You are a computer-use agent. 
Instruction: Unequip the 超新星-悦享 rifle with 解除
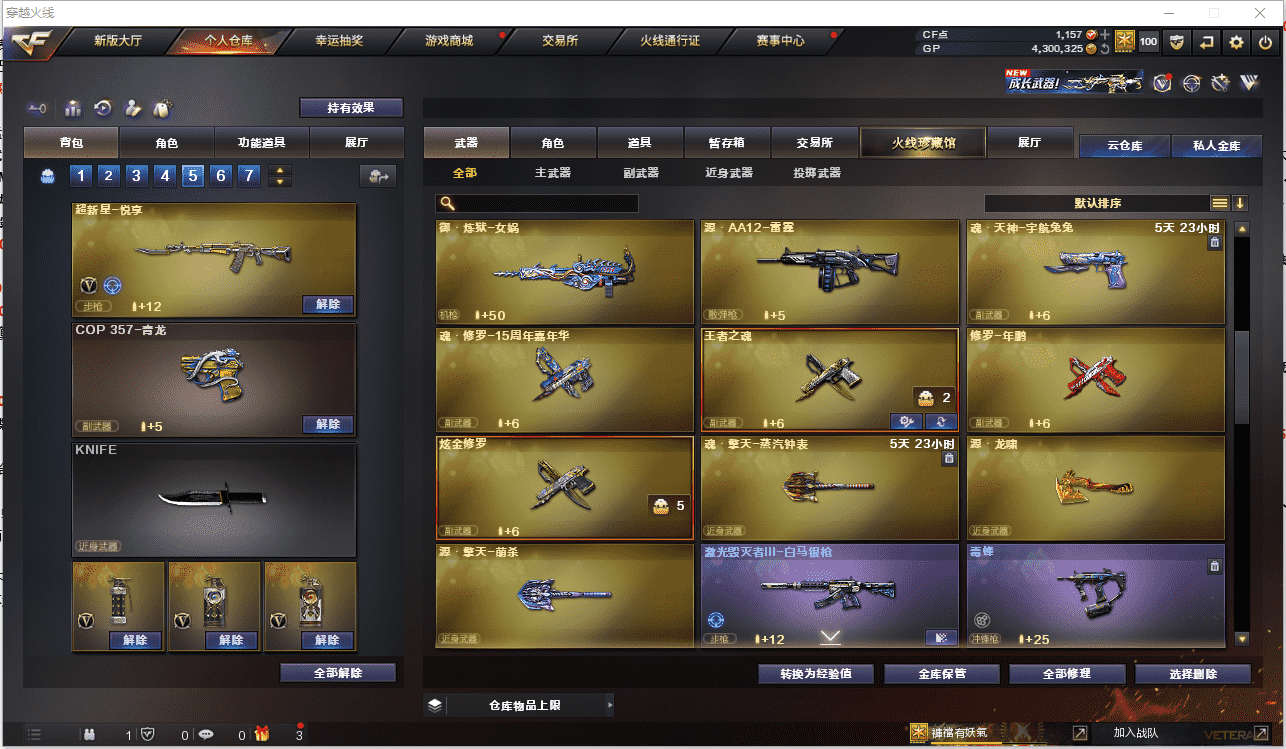pyautogui.click(x=328, y=304)
